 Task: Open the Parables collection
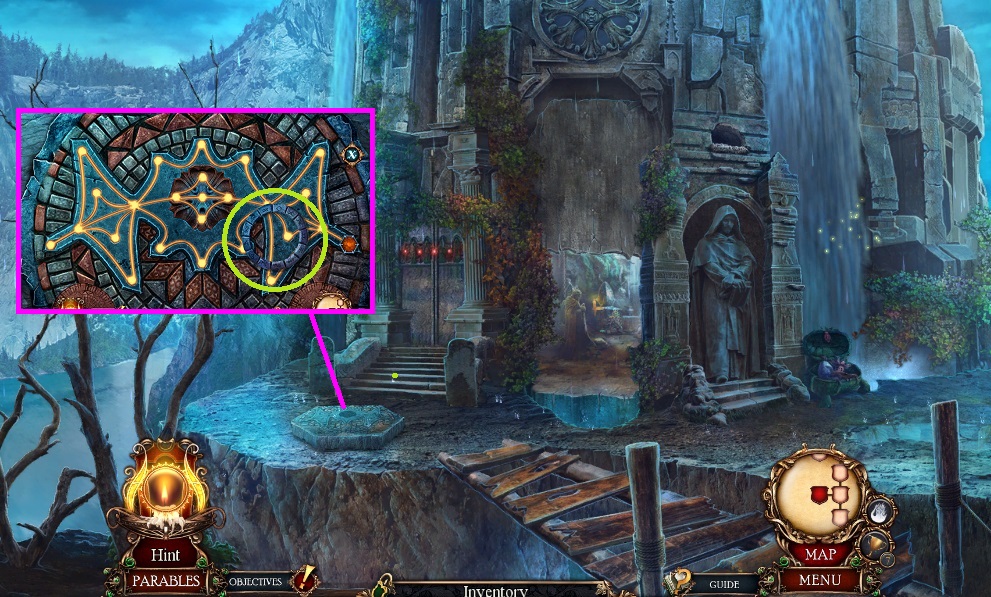click(165, 580)
